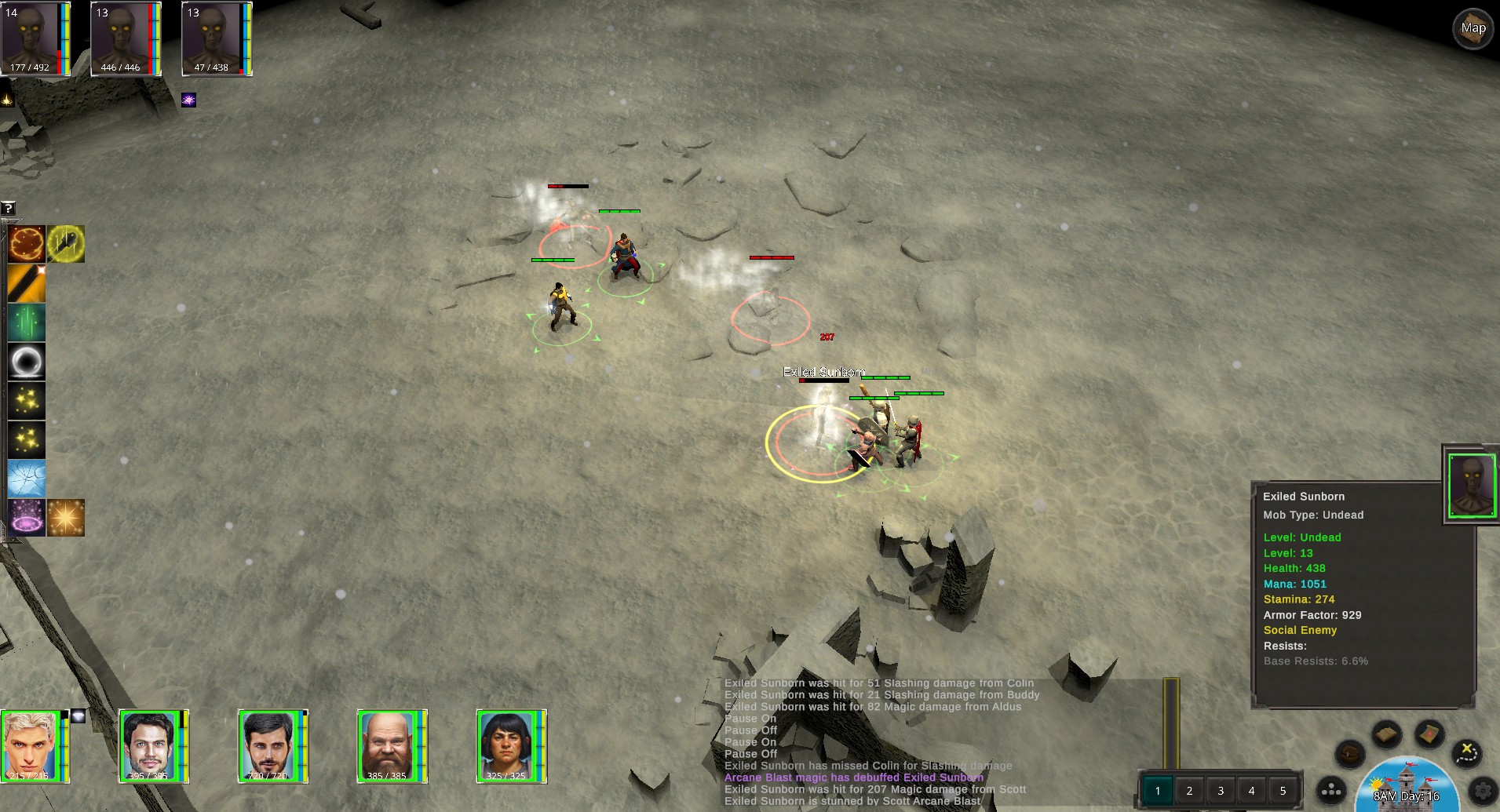The image size is (1500, 812).
Task: Select the blond-haired party member portrait
Action: [x=33, y=746]
